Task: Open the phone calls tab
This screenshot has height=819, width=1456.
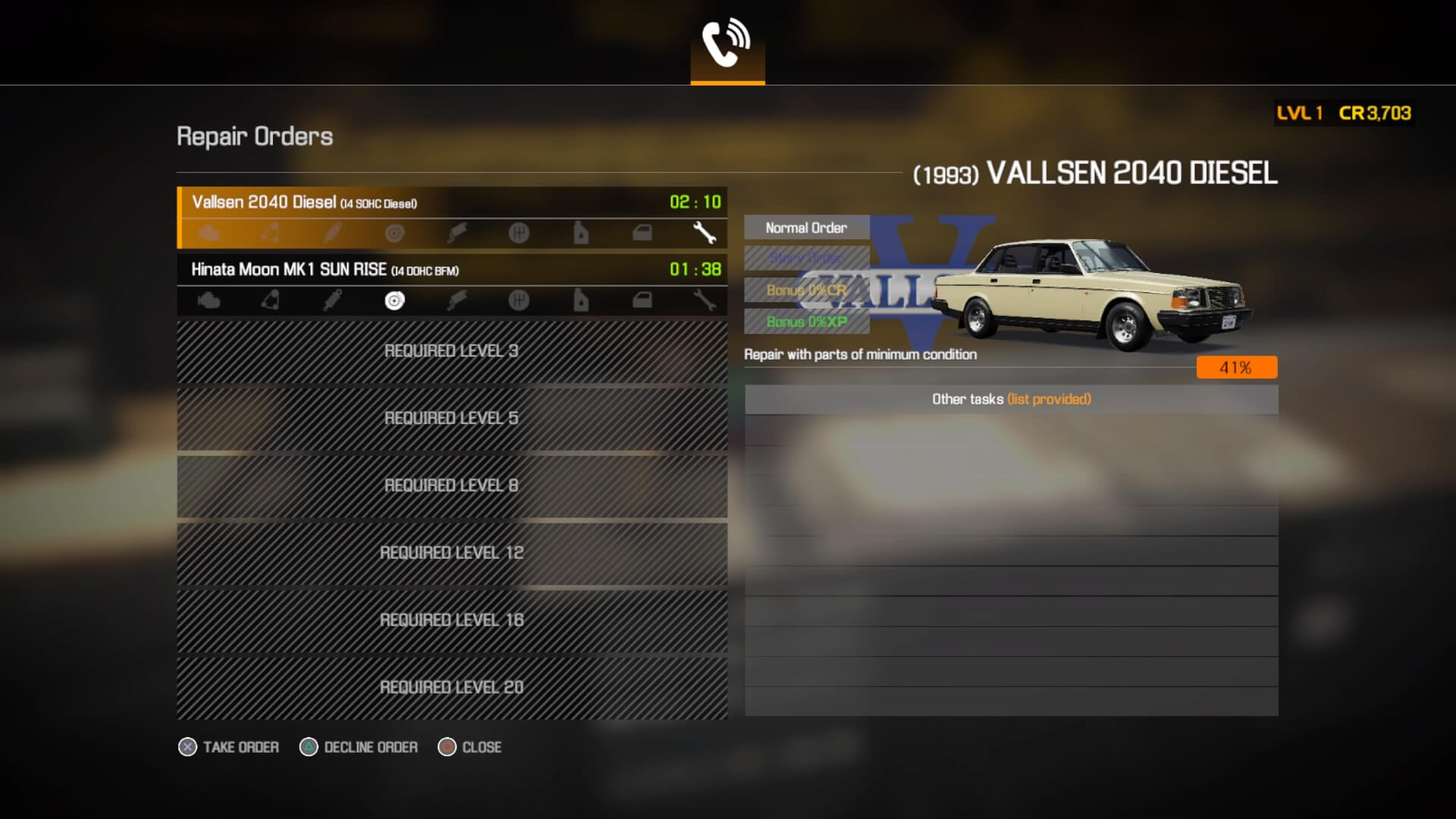Action: (x=727, y=44)
